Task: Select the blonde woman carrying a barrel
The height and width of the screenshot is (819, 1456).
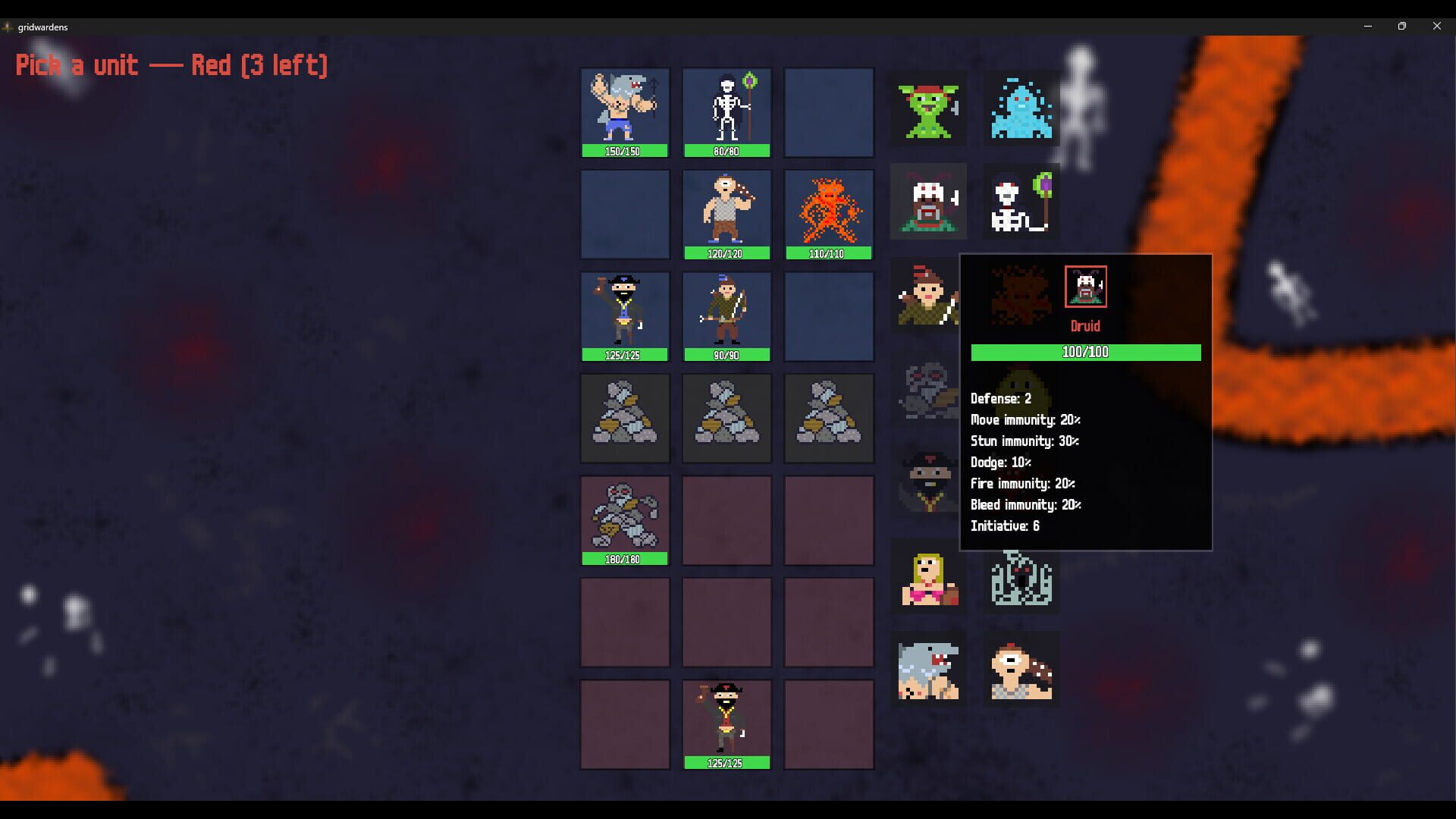Action: tap(928, 578)
